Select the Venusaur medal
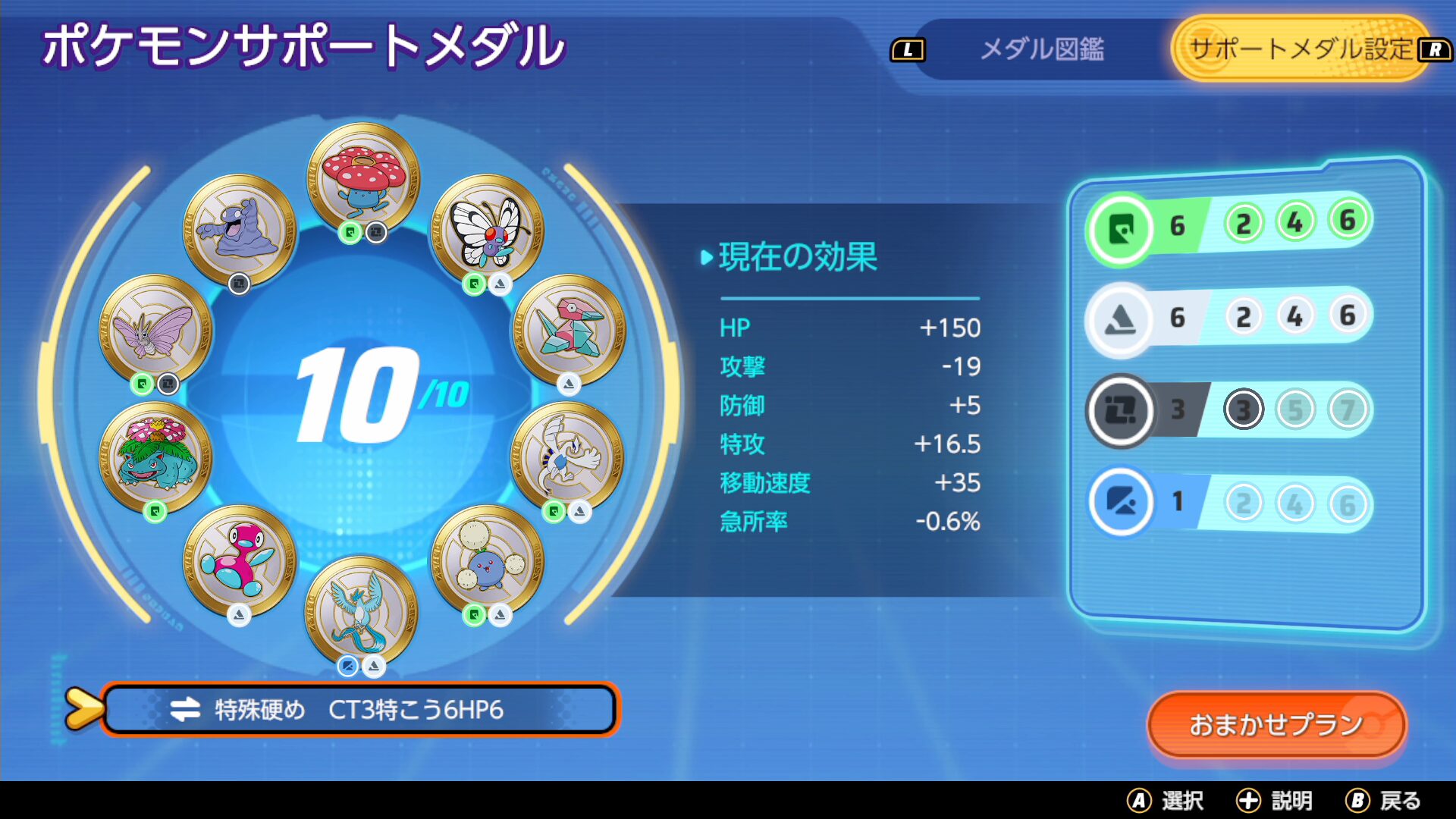This screenshot has height=819, width=1456. click(x=156, y=457)
